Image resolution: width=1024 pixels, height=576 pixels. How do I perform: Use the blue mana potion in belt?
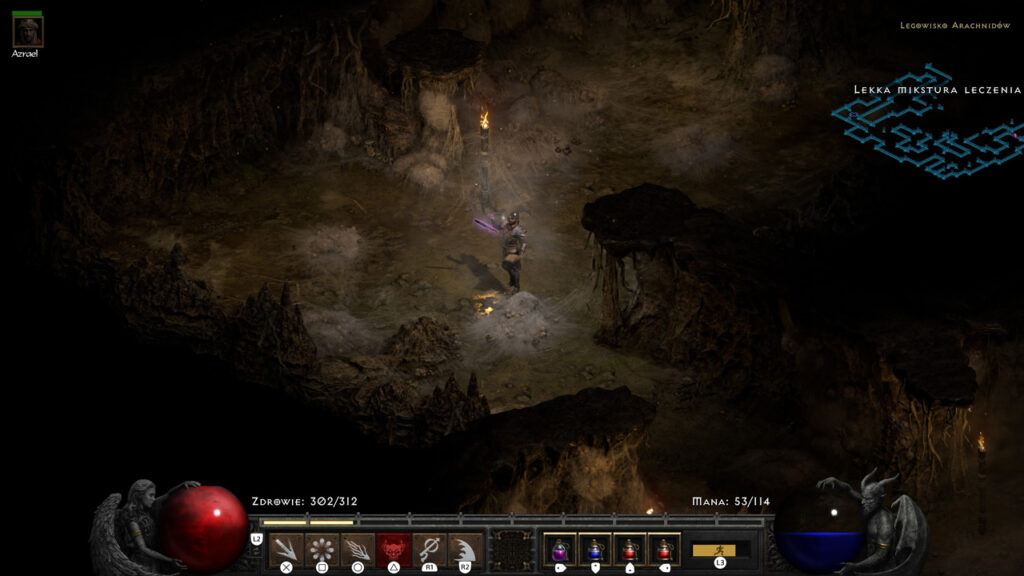(x=594, y=549)
